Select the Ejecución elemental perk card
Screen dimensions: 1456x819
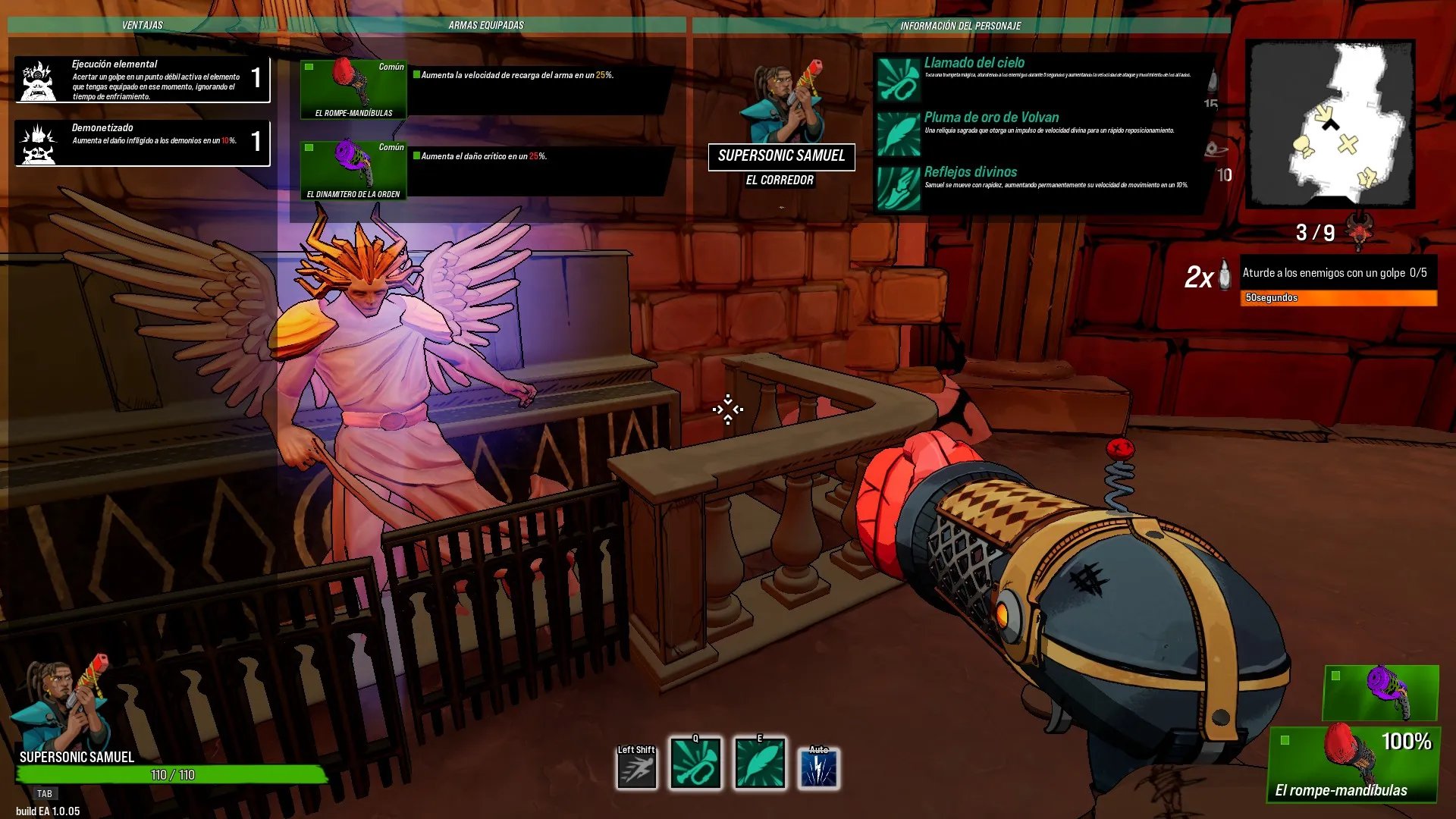pos(143,79)
